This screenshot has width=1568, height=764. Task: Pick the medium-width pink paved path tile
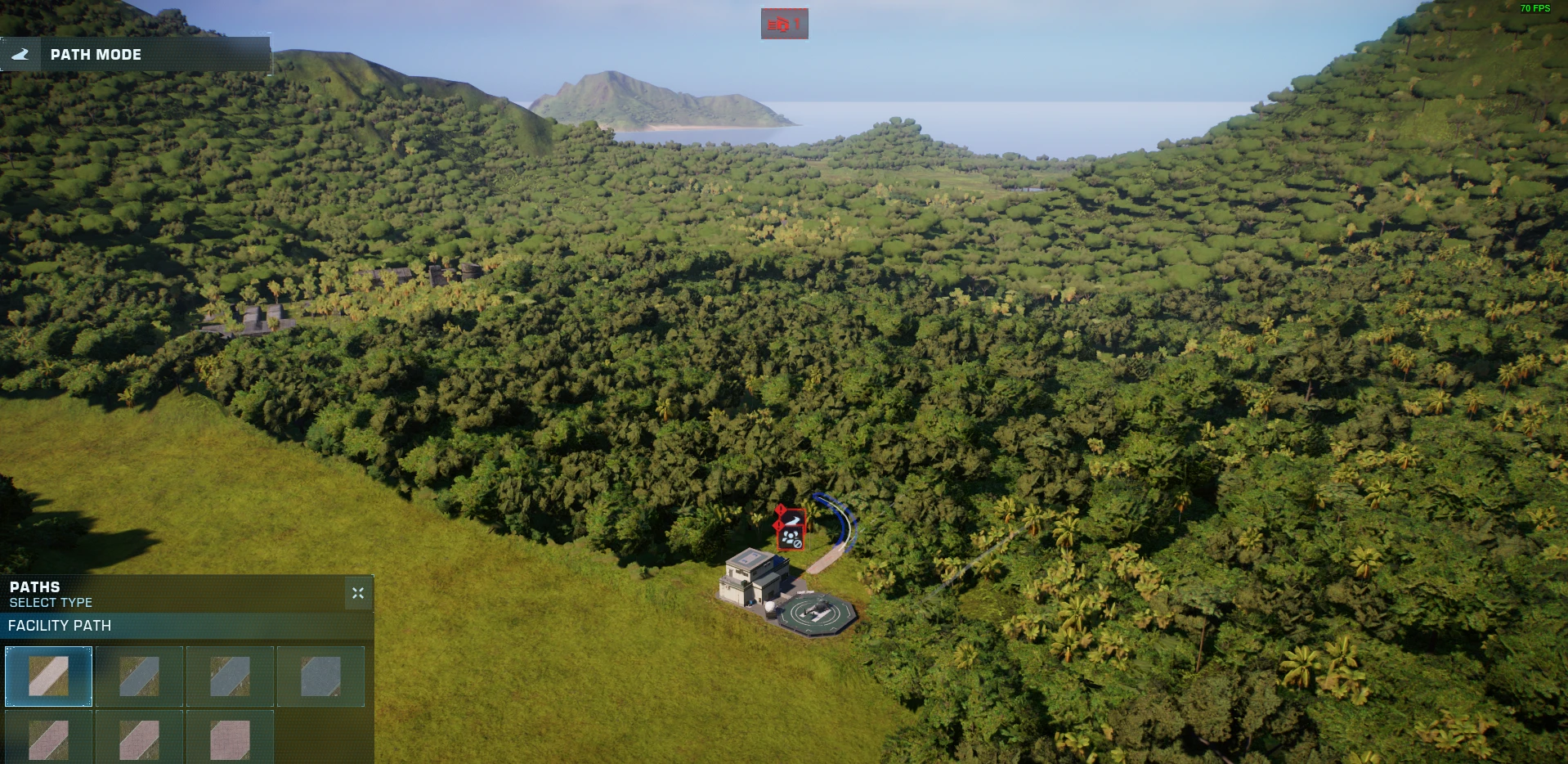tap(140, 739)
